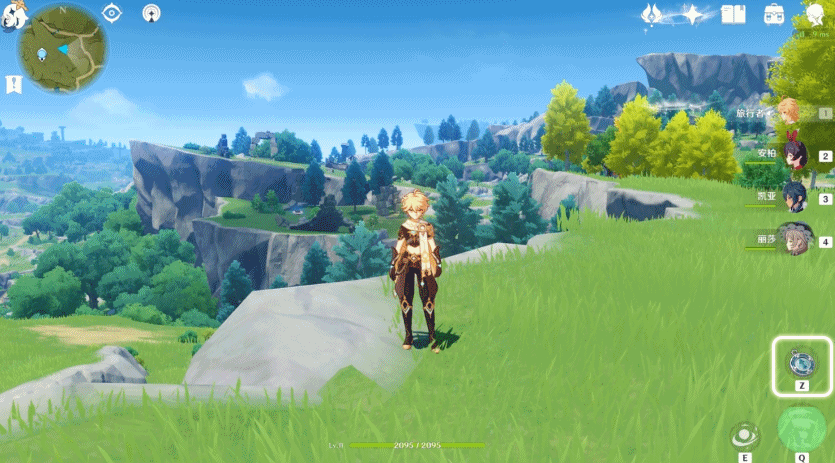Viewport: 835px width, 463px height.
Task: Open the events winged emblem icon
Action: [651, 14]
